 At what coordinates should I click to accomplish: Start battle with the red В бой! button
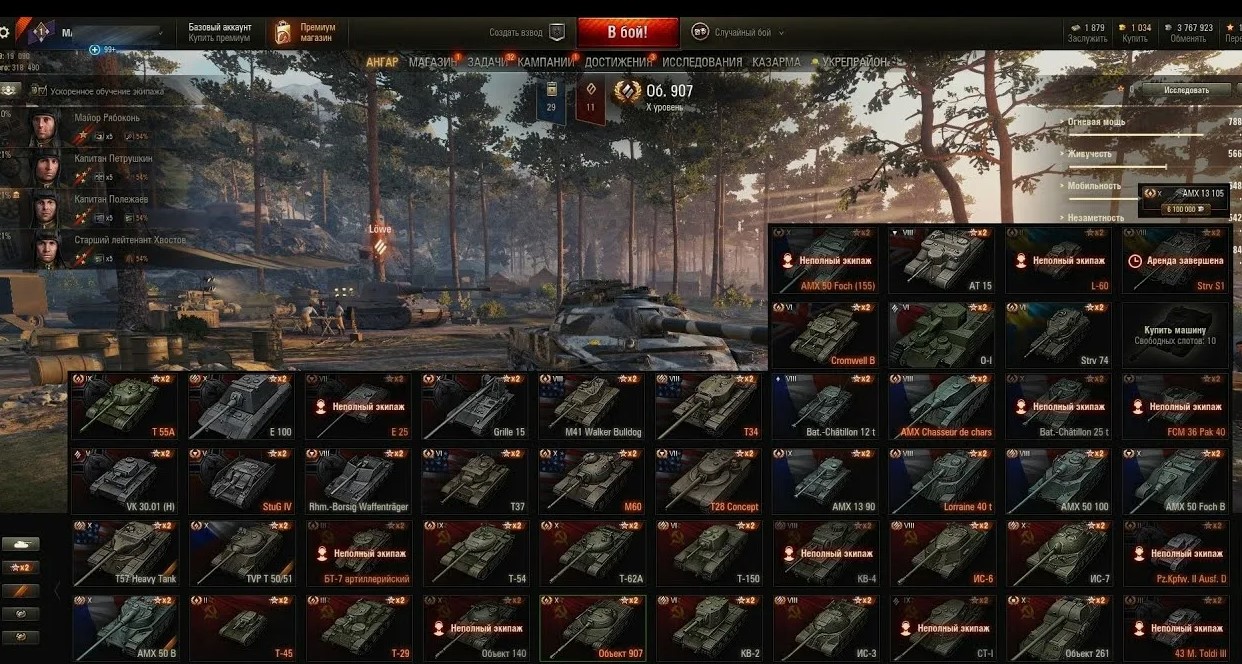pyautogui.click(x=627, y=31)
